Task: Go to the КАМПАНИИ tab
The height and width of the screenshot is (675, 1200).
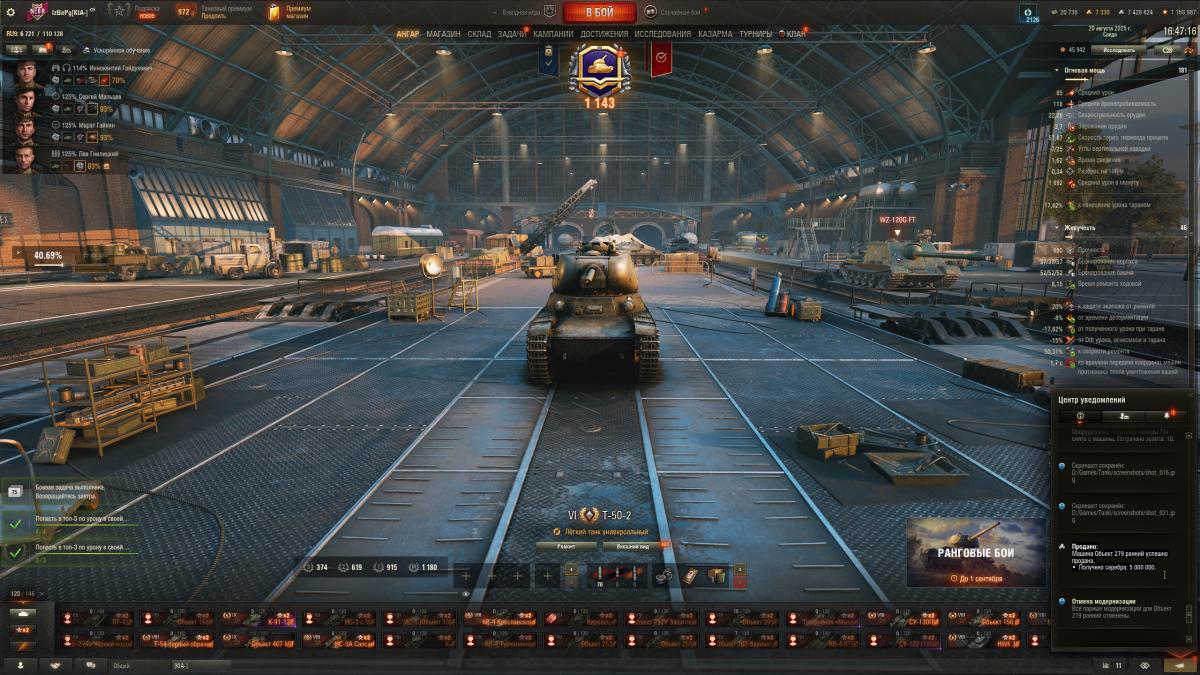Action: 553,34
